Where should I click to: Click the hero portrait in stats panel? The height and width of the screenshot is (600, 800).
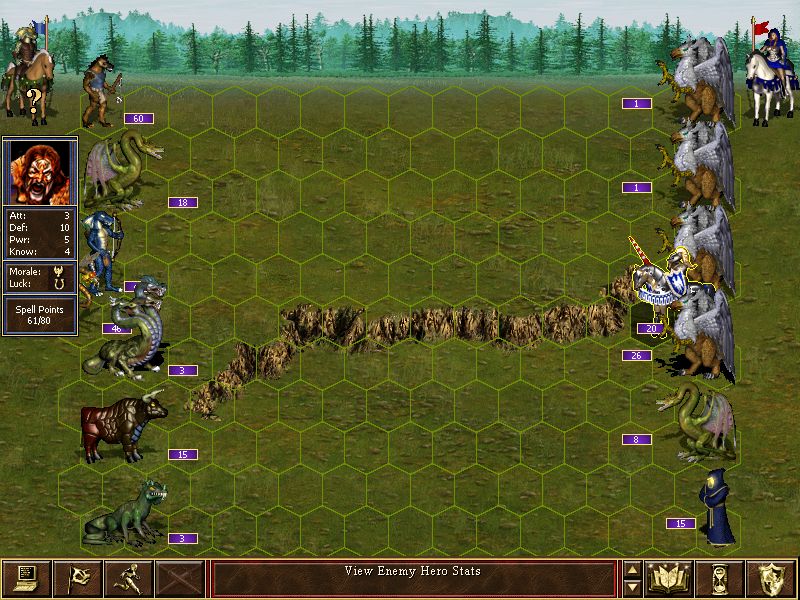pyautogui.click(x=40, y=171)
